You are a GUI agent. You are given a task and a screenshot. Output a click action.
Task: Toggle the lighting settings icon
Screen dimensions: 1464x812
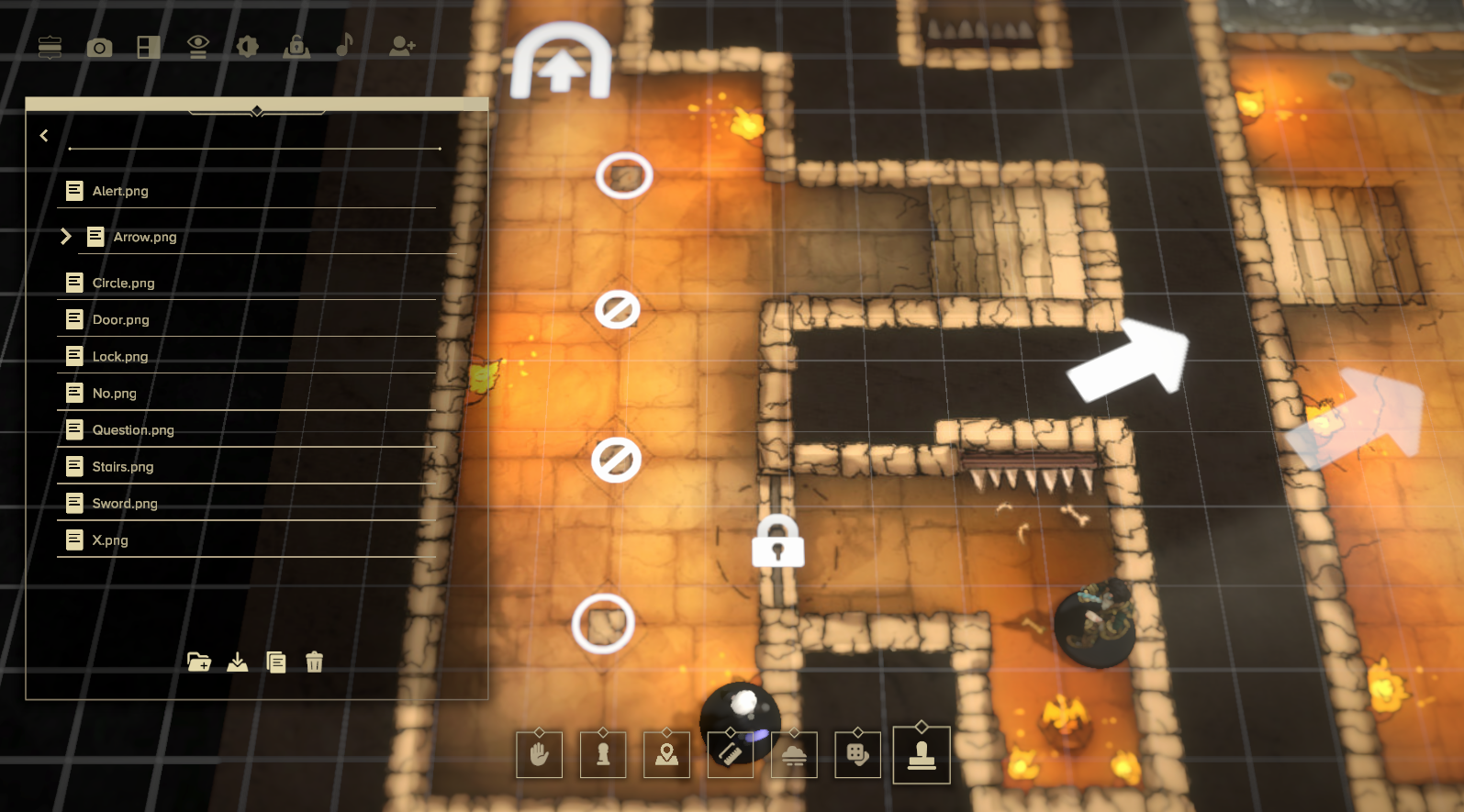point(246,47)
